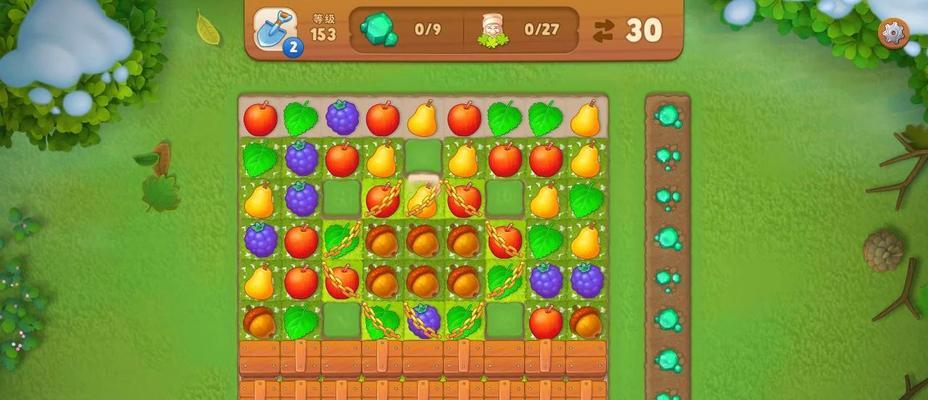
Task: Choose the grape in the leftmost column
Action: [260, 240]
